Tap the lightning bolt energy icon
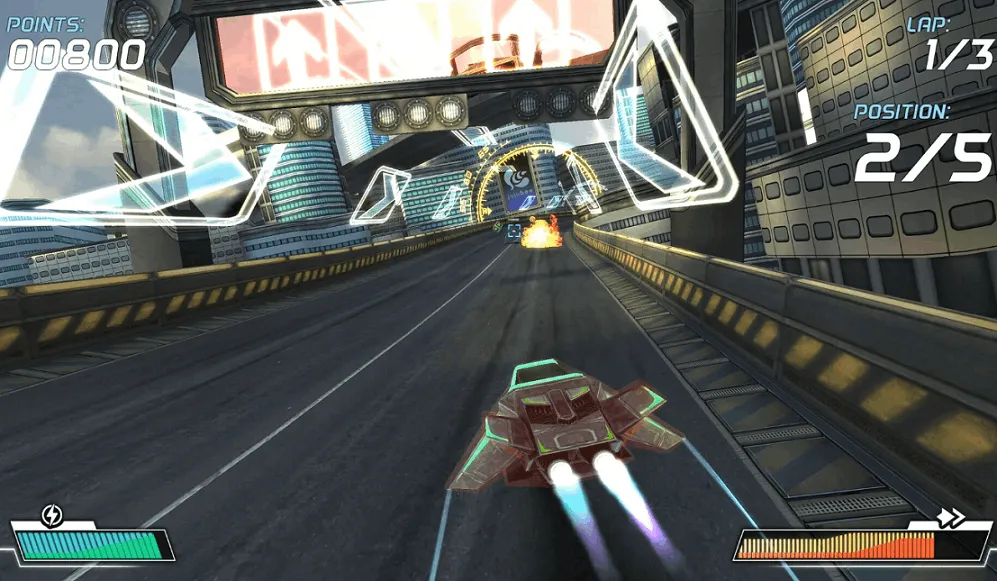The height and width of the screenshot is (581, 997). coord(53,516)
